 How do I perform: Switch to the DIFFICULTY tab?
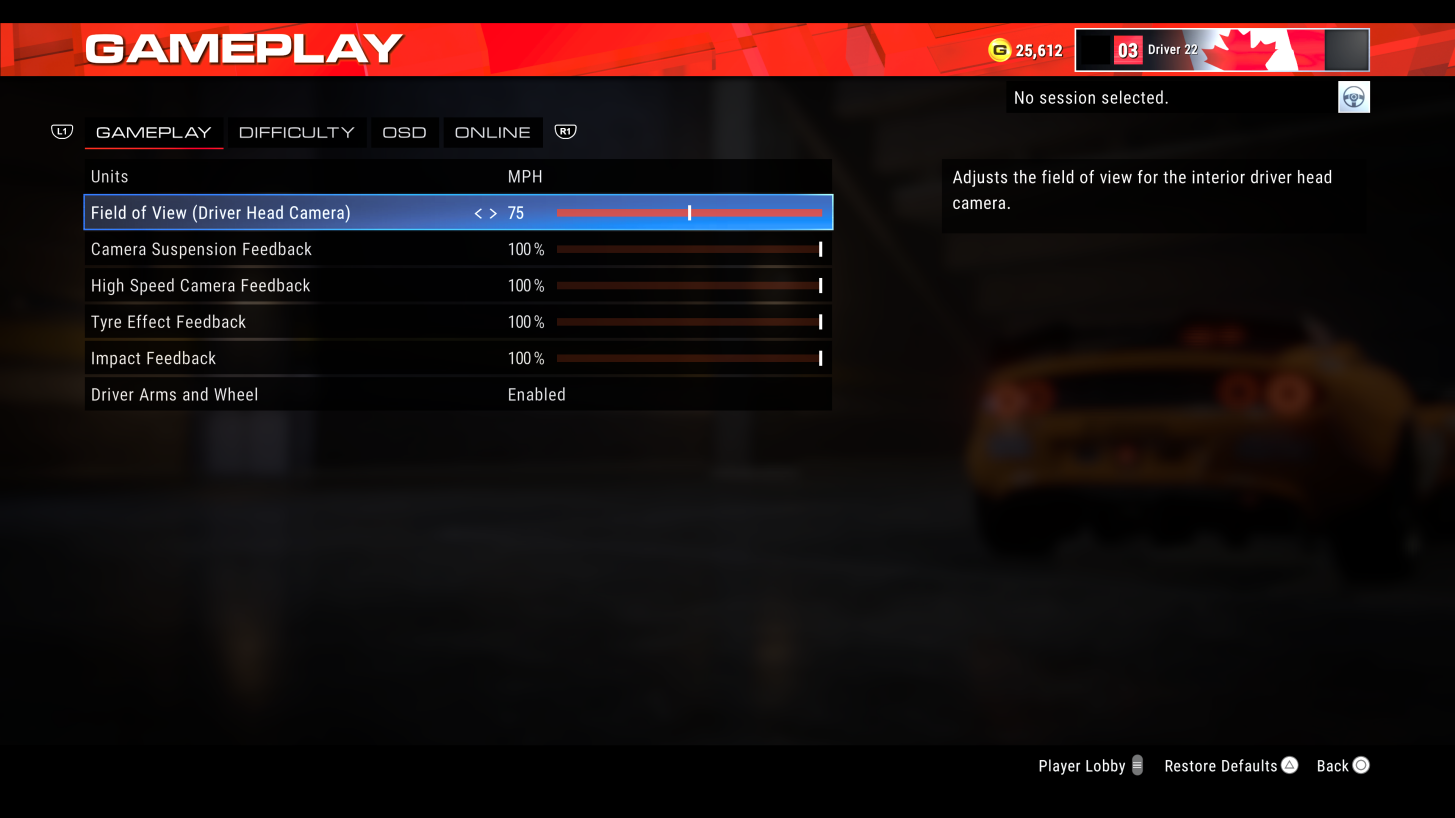pyautogui.click(x=296, y=131)
